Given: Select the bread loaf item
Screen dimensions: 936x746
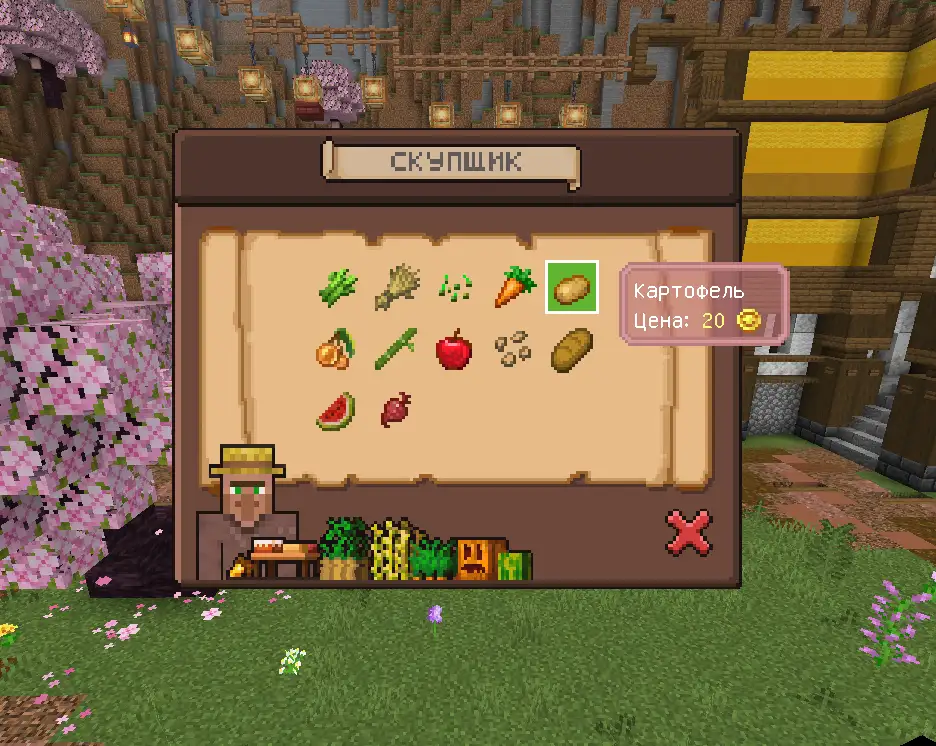Looking at the screenshot, I should tap(572, 349).
